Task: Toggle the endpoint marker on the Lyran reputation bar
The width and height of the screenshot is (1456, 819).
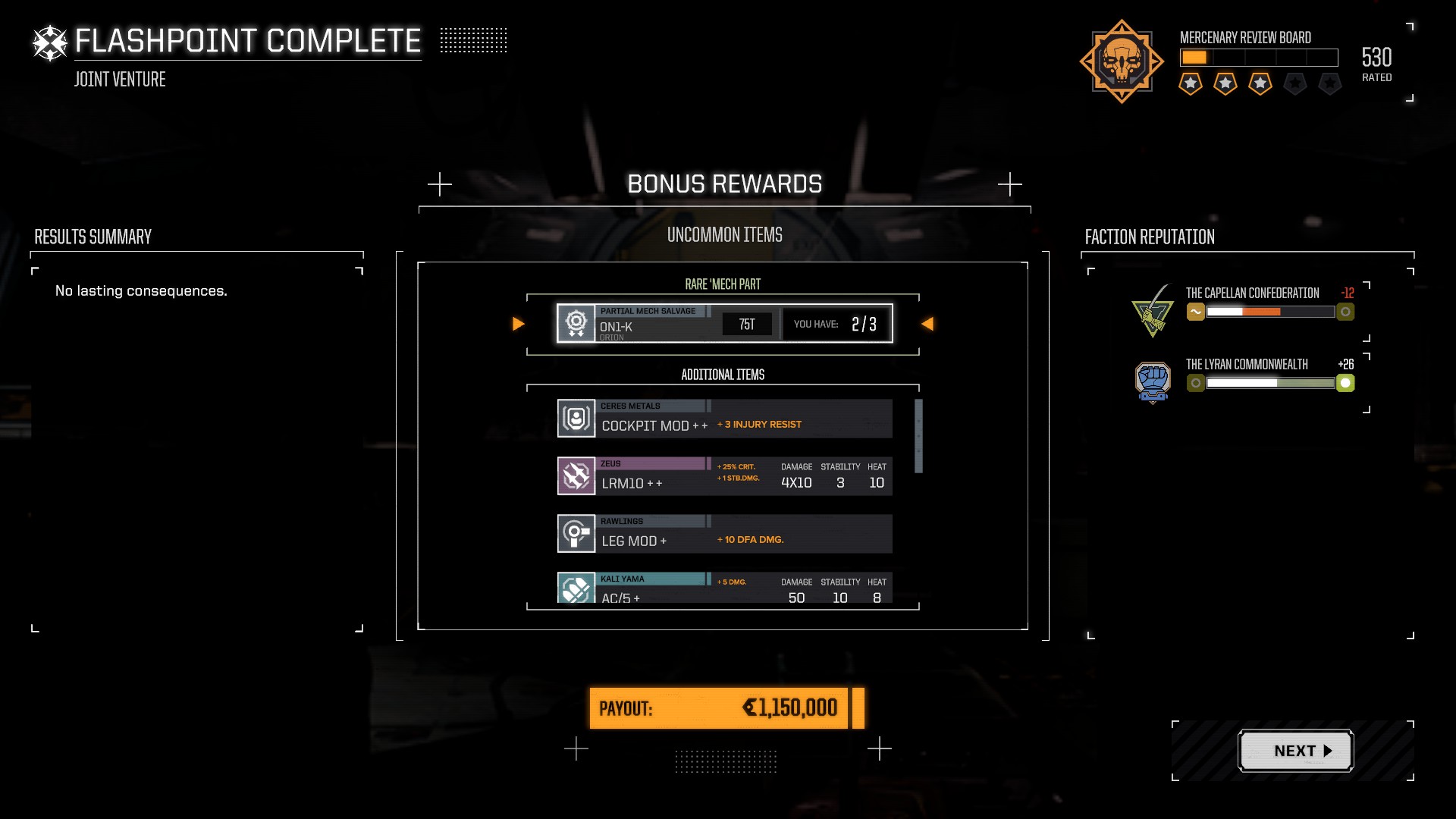Action: click(1346, 383)
